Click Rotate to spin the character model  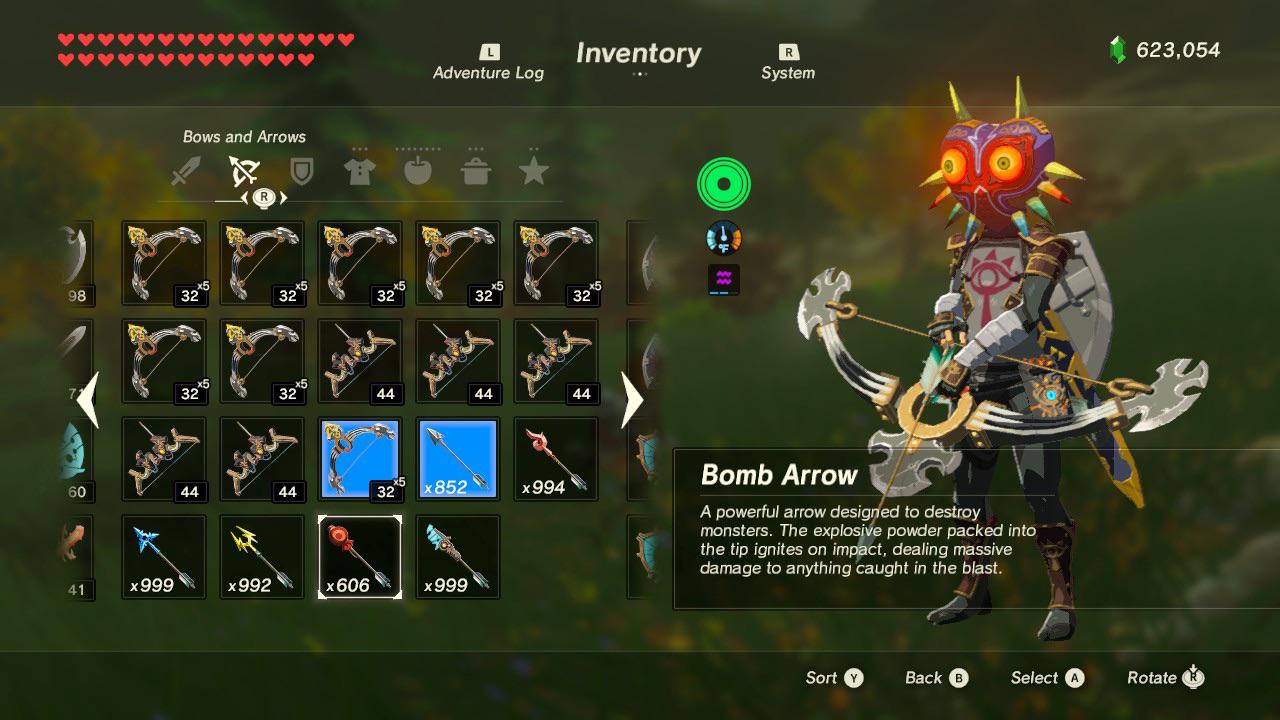pyautogui.click(x=1163, y=677)
